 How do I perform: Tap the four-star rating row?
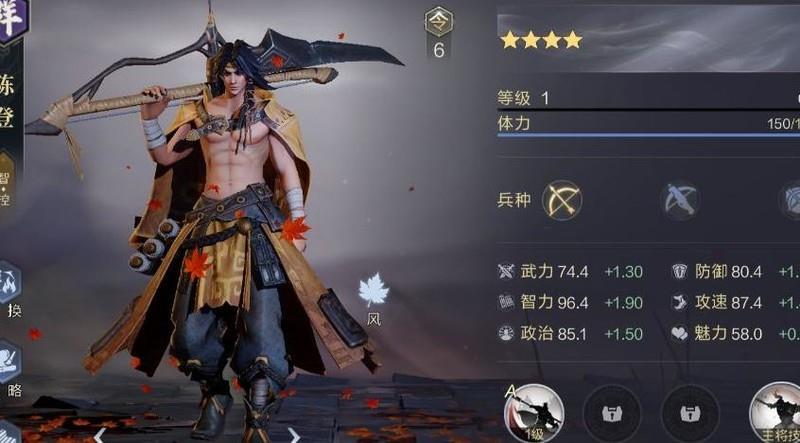point(541,40)
